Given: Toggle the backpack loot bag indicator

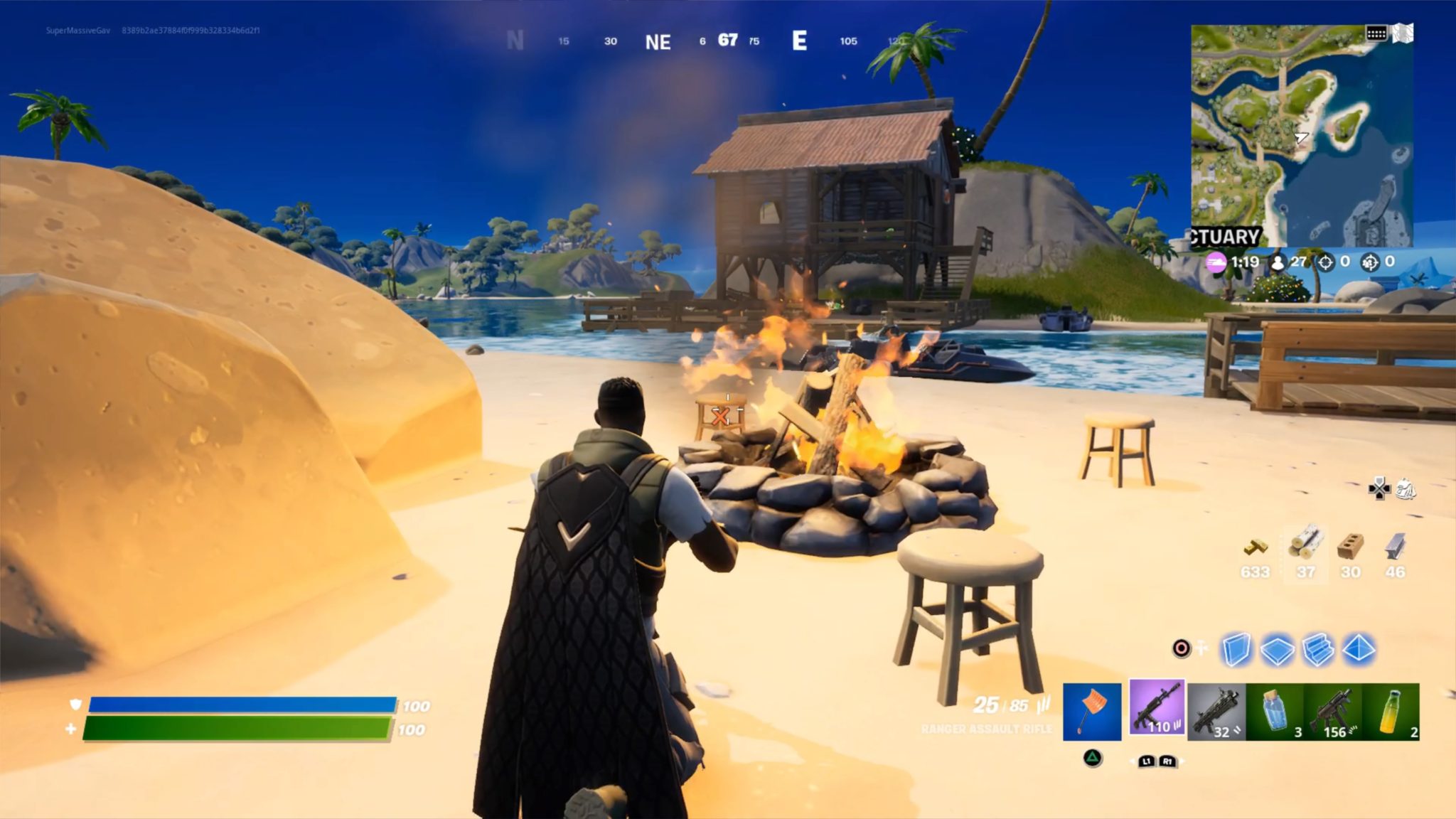Looking at the screenshot, I should click(1405, 489).
